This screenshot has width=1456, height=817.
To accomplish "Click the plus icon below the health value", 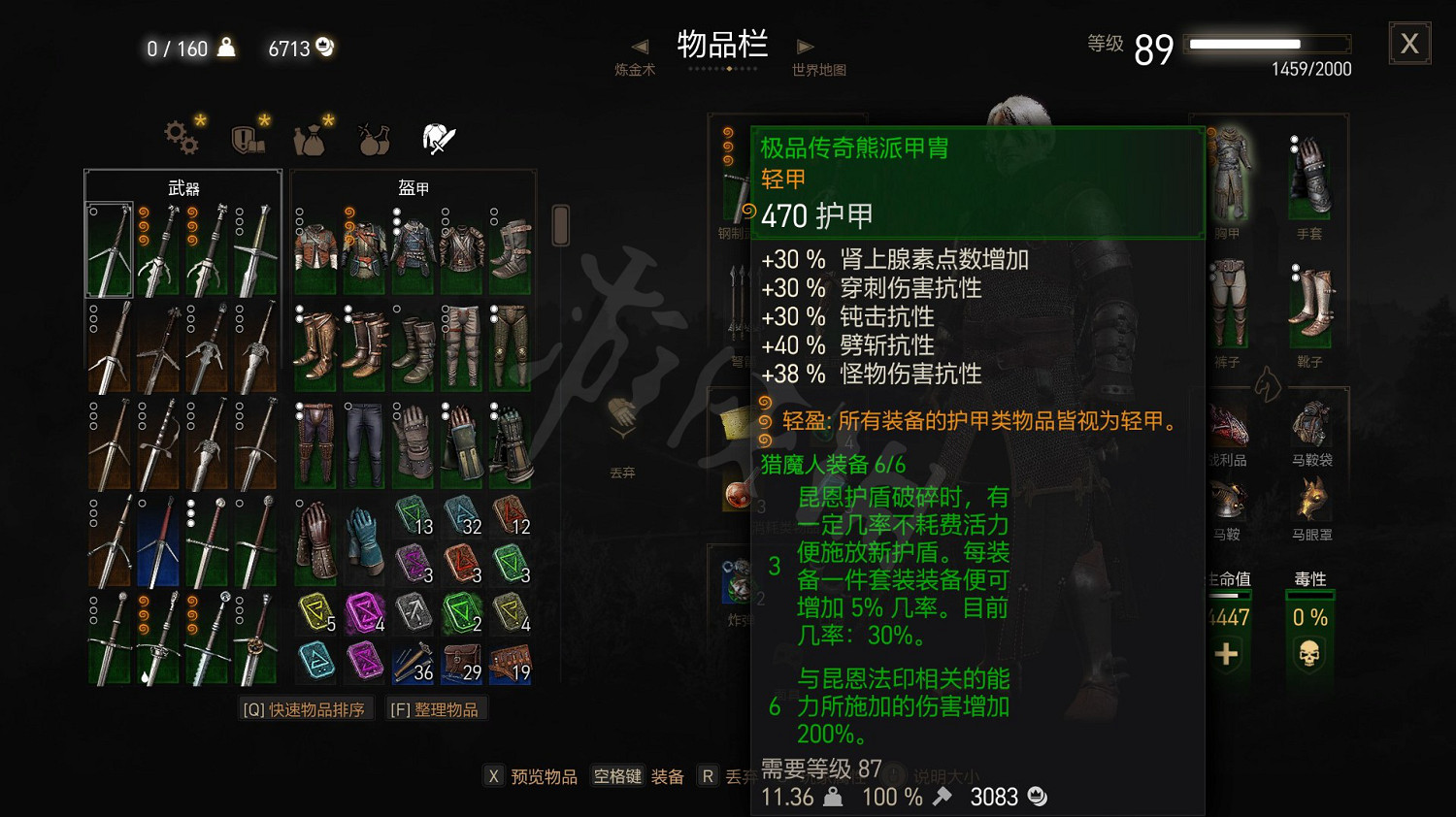I will point(1226,656).
